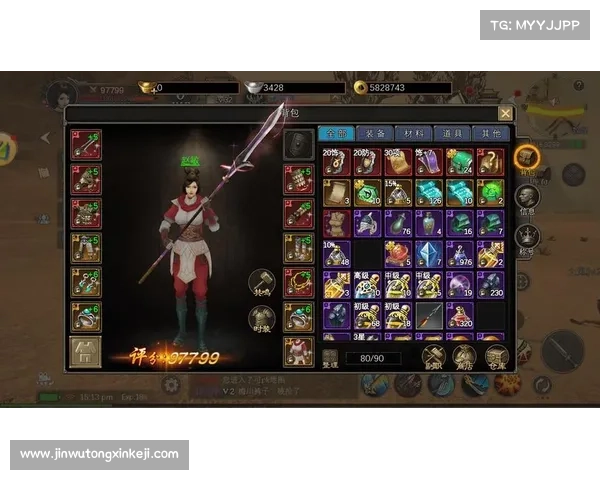Select the equipped spear weapon slot
This screenshot has width=600, height=480.
pyautogui.click(x=85, y=145)
